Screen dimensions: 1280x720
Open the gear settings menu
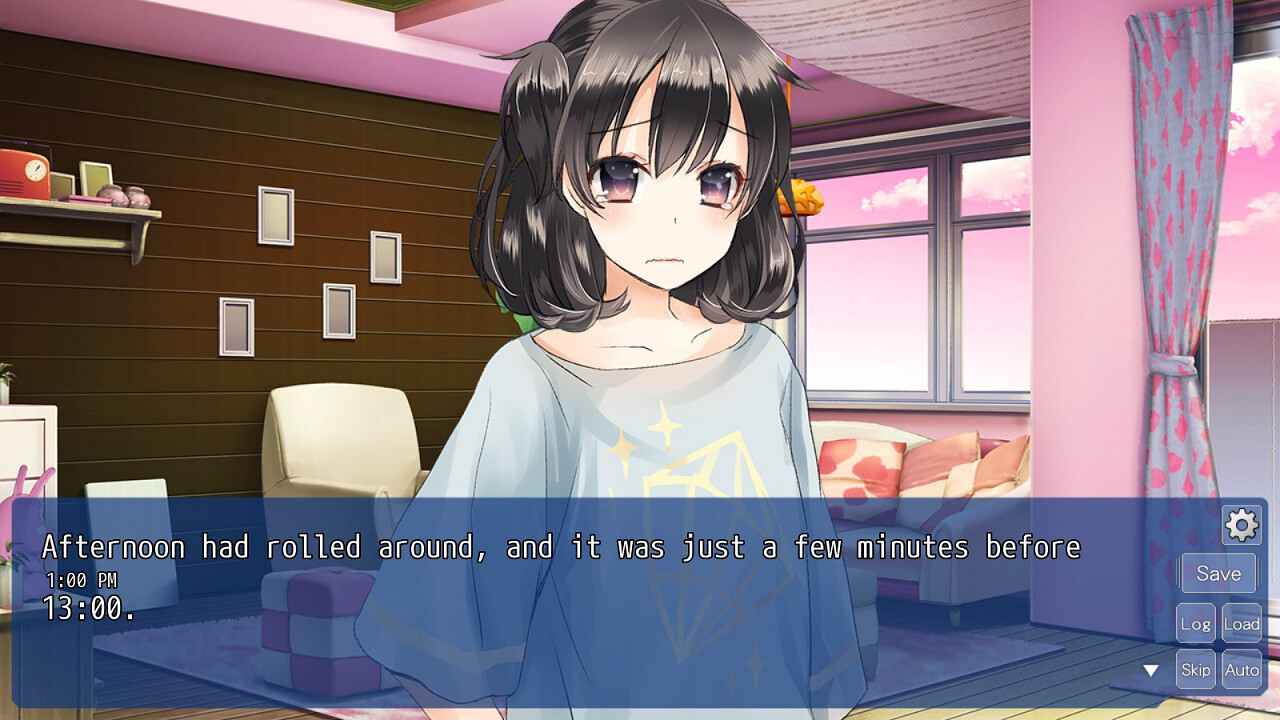coord(1241,524)
